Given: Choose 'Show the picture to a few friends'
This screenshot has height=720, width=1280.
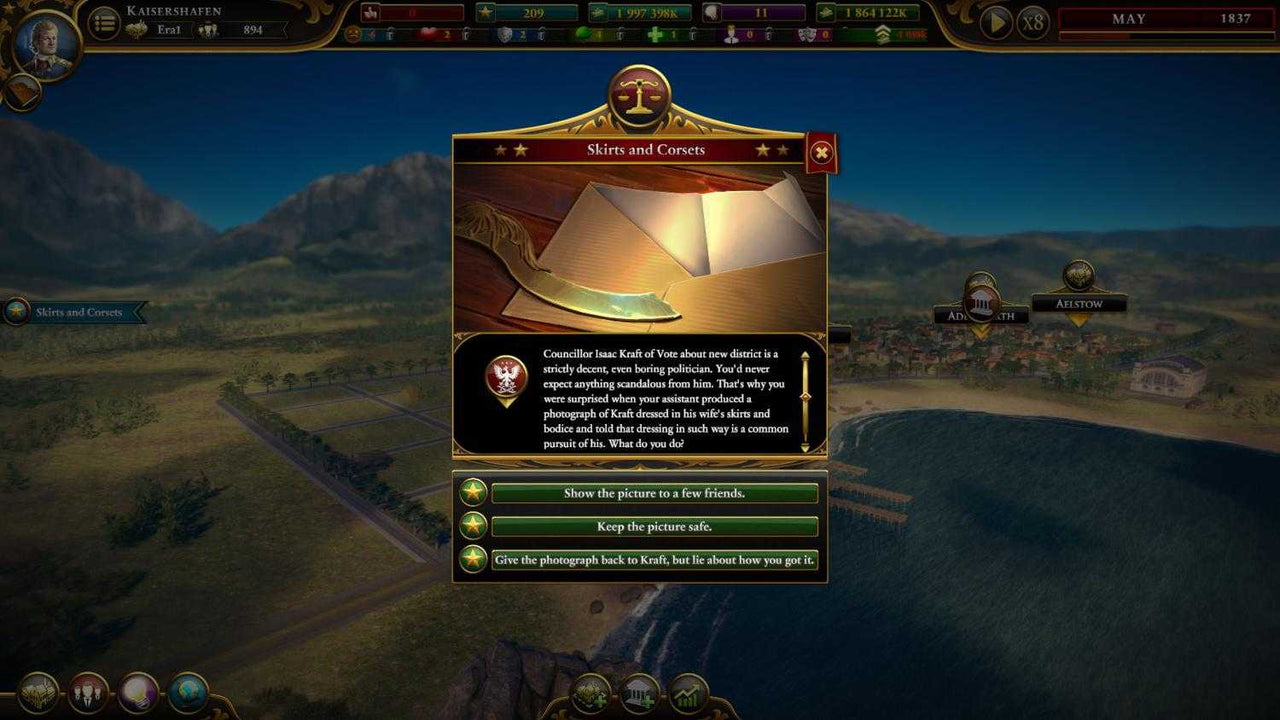Looking at the screenshot, I should point(649,493).
